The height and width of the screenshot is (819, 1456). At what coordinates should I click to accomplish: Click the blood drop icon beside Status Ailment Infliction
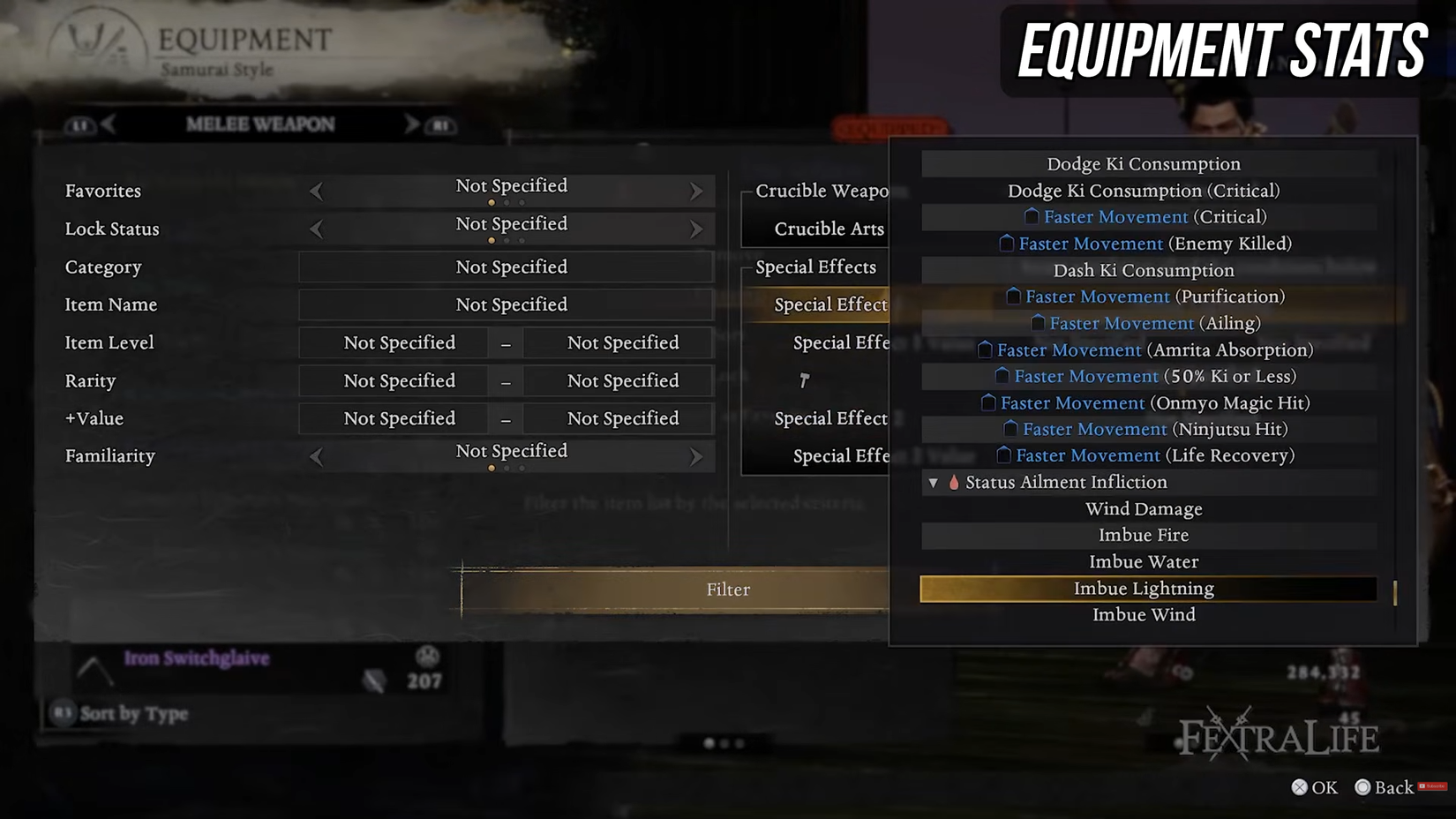click(955, 483)
